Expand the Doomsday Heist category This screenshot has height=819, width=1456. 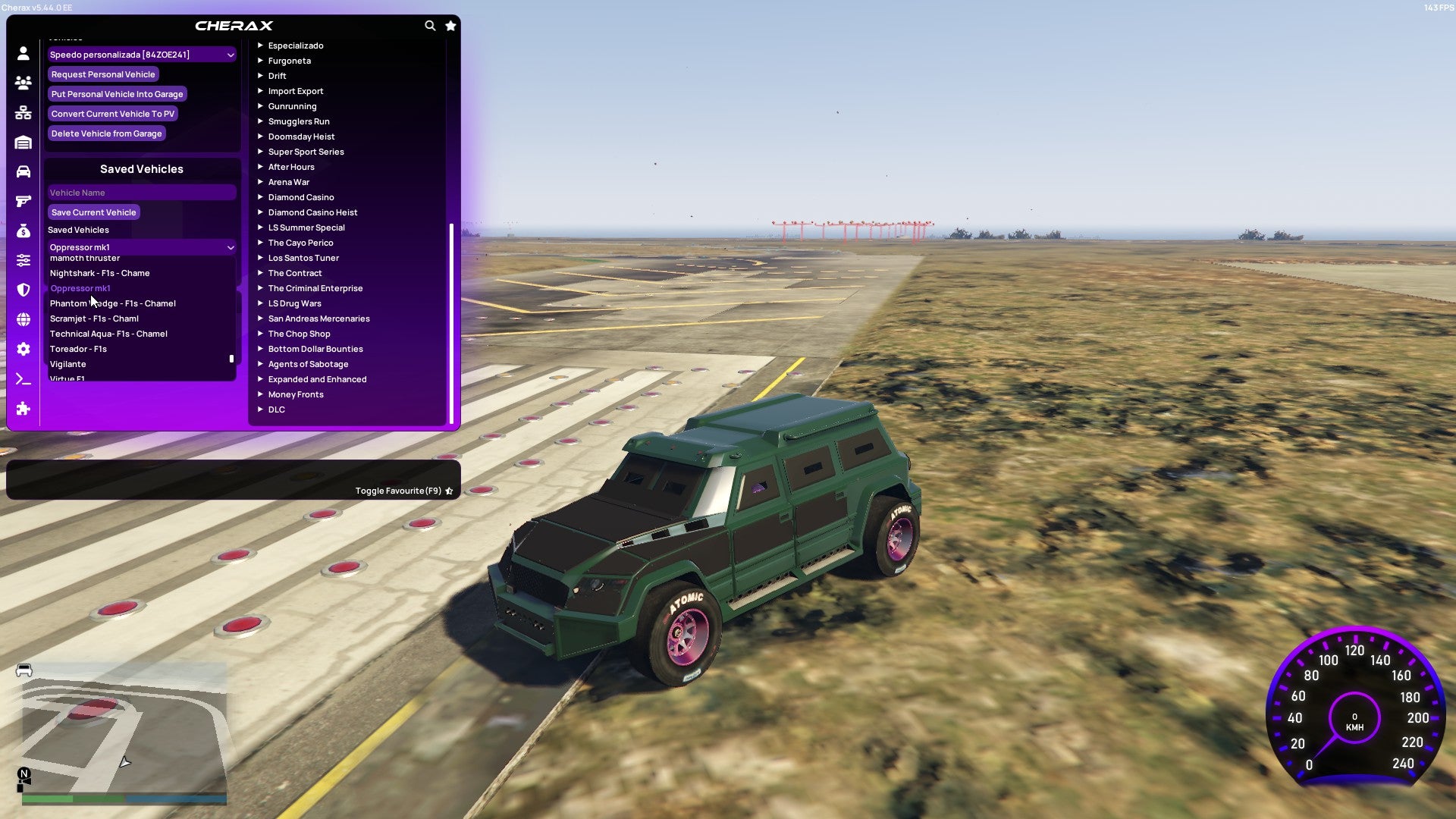pos(300,136)
